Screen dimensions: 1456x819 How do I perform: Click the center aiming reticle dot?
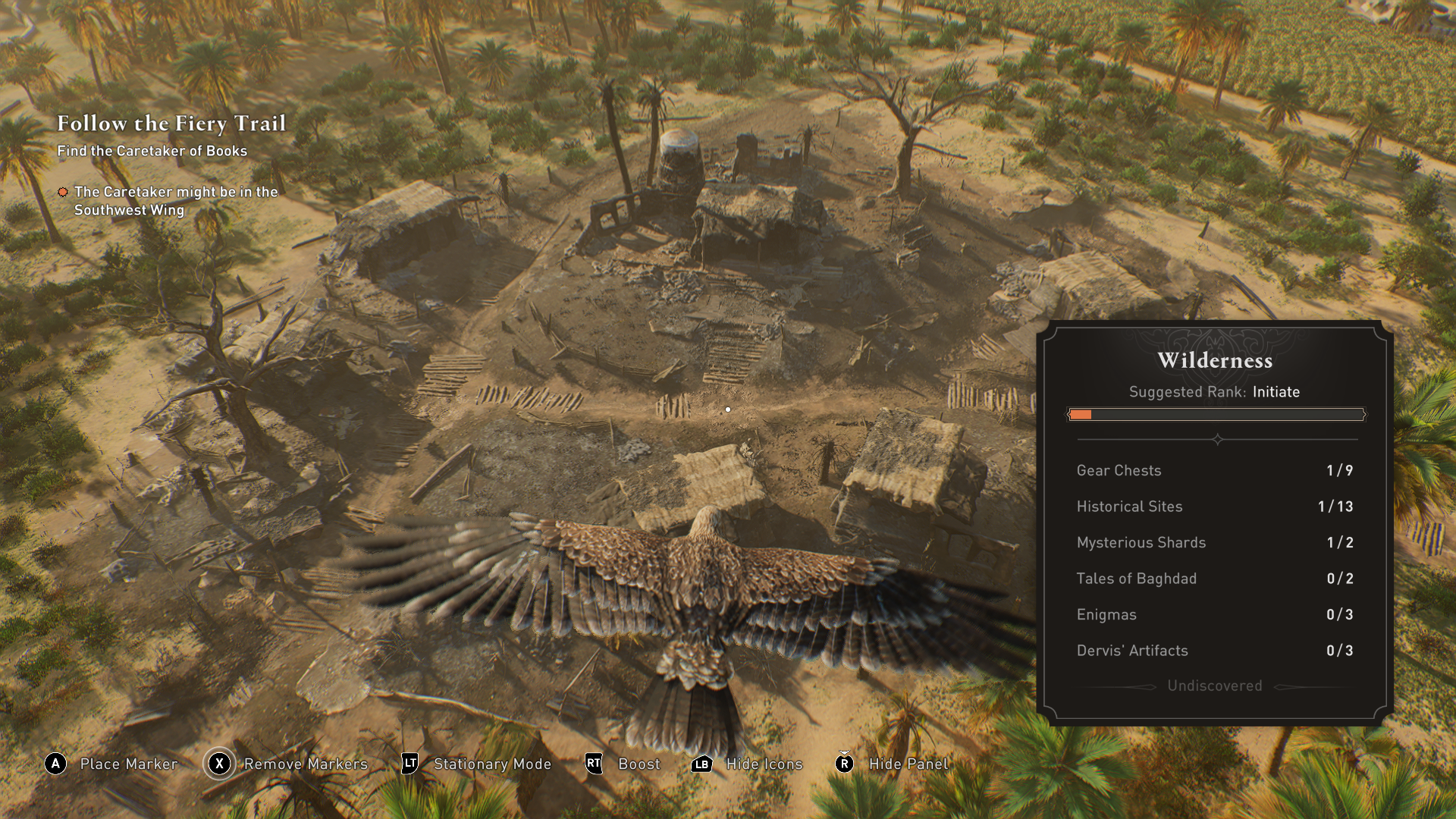(x=728, y=409)
